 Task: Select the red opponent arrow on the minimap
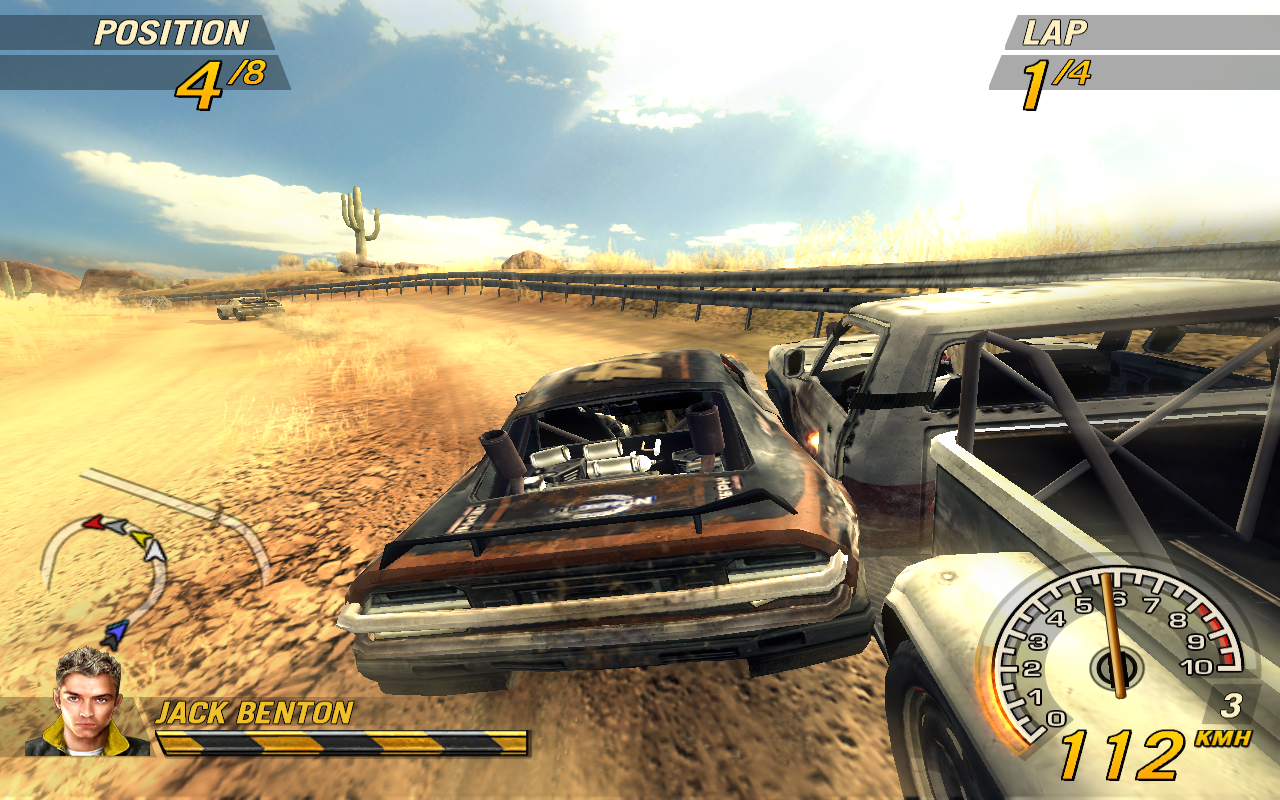pyautogui.click(x=93, y=522)
